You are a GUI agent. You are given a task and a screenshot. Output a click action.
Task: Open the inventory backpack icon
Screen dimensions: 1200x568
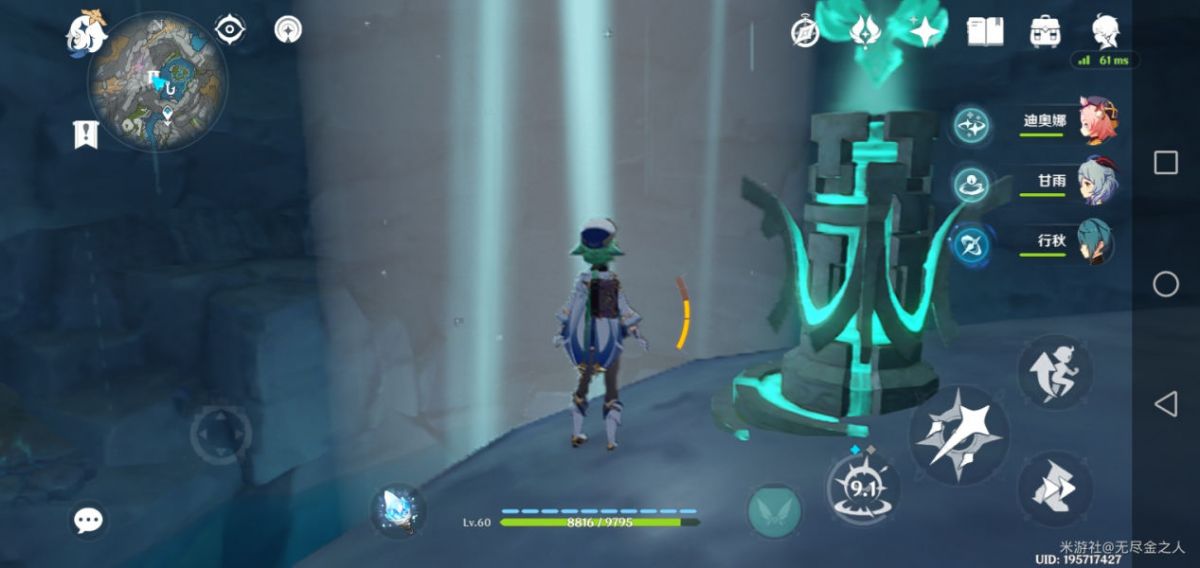[1045, 31]
